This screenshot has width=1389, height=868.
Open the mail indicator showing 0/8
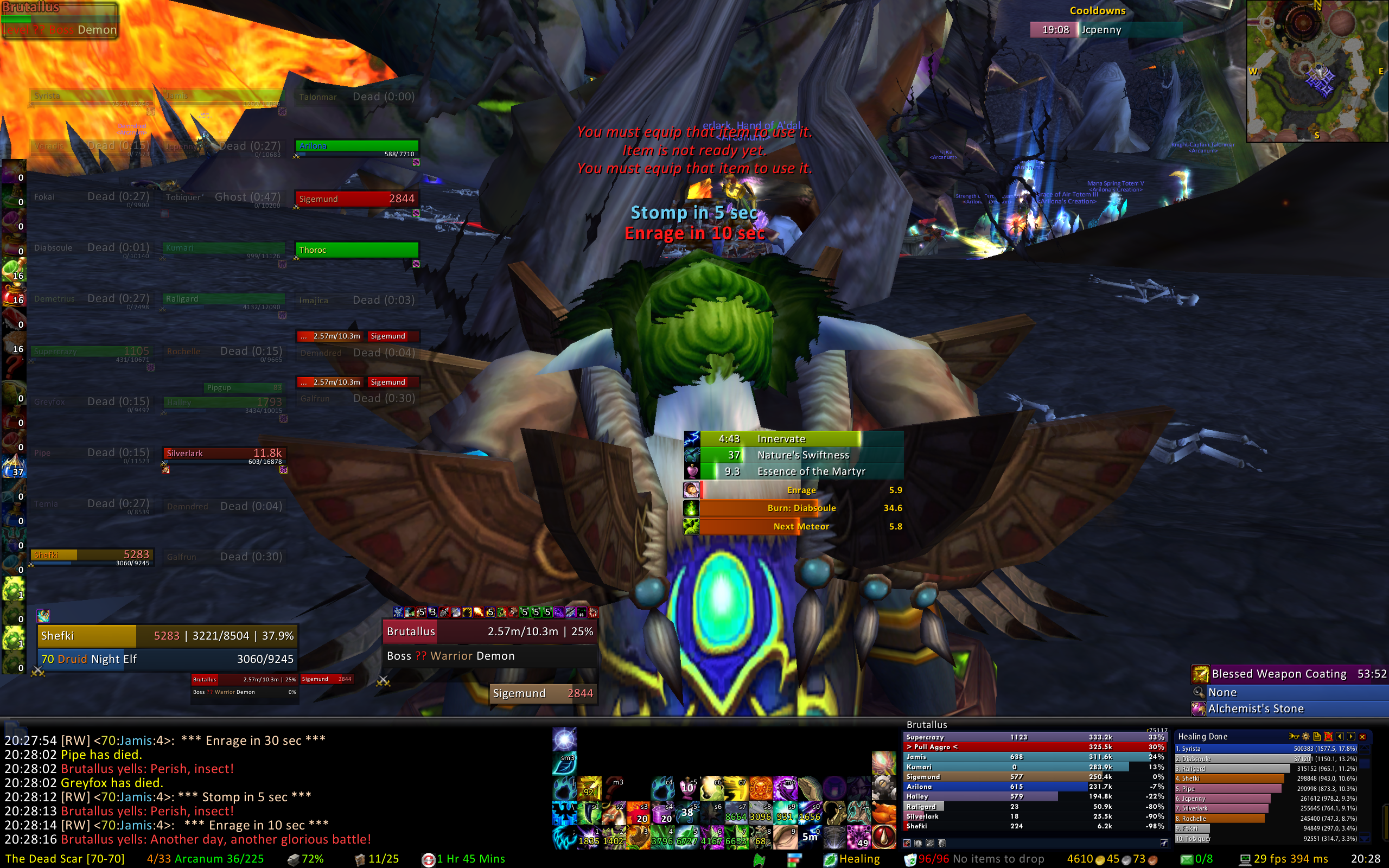click(1197, 859)
